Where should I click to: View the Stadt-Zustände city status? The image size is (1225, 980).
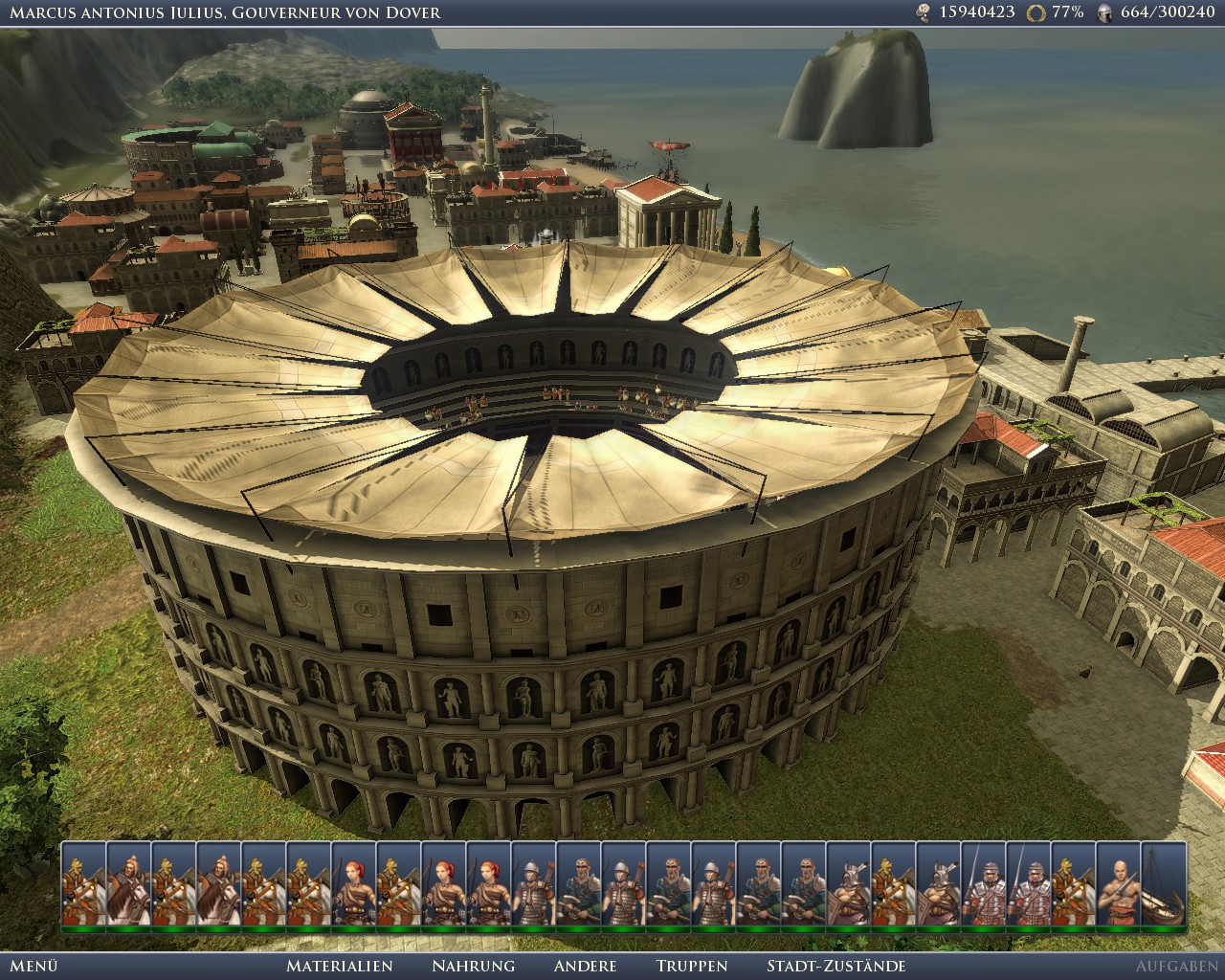pos(835,966)
